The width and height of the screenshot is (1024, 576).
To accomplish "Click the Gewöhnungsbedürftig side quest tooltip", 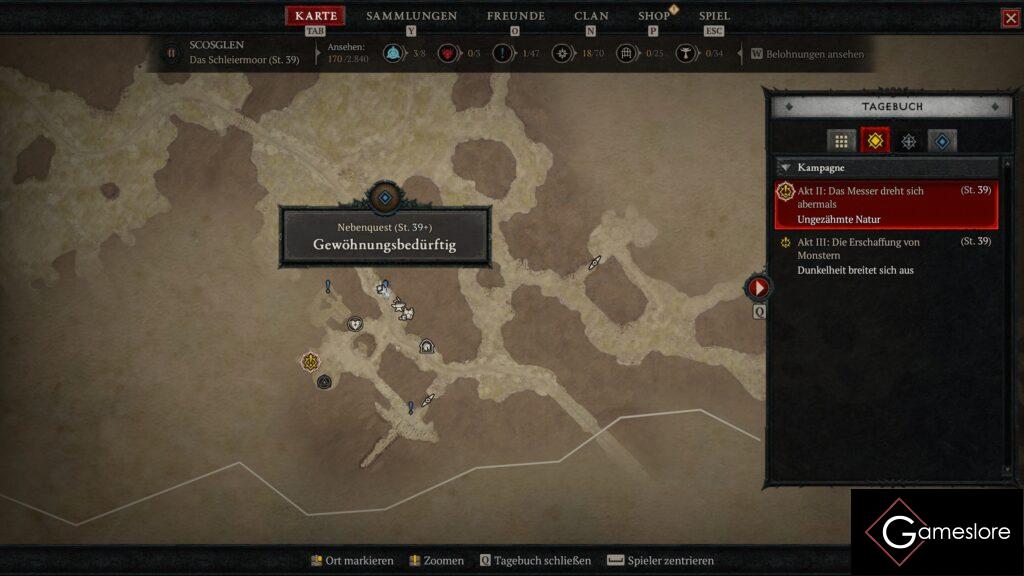I will click(385, 237).
